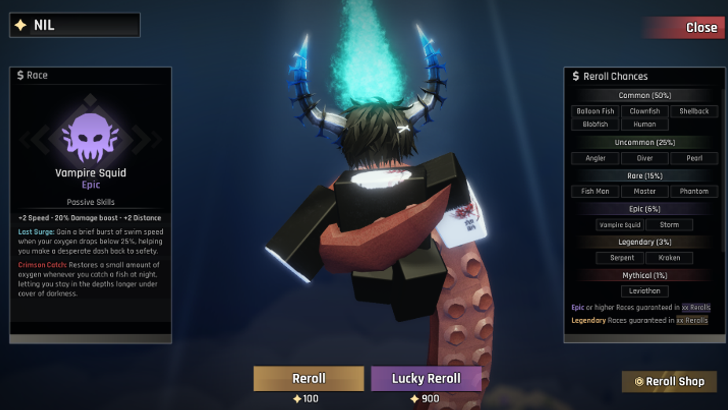Screen dimensions: 728x410
Task: Choose the Kraken race entry
Action: point(669,258)
